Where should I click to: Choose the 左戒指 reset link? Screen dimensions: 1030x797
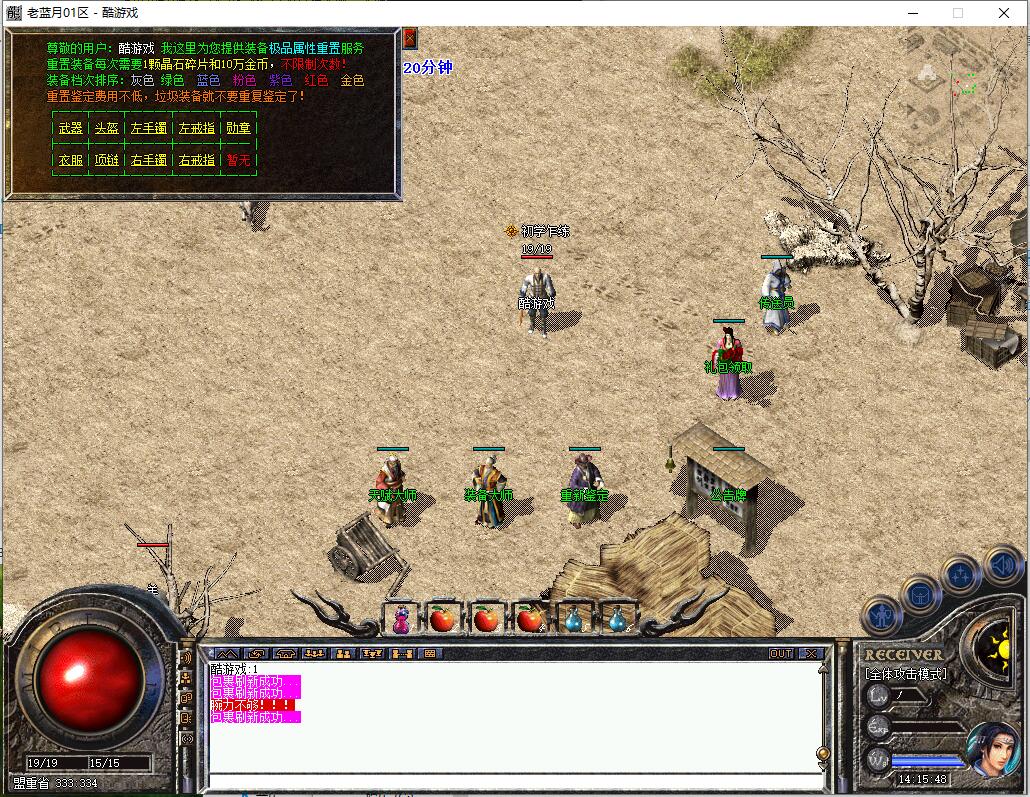(196, 128)
